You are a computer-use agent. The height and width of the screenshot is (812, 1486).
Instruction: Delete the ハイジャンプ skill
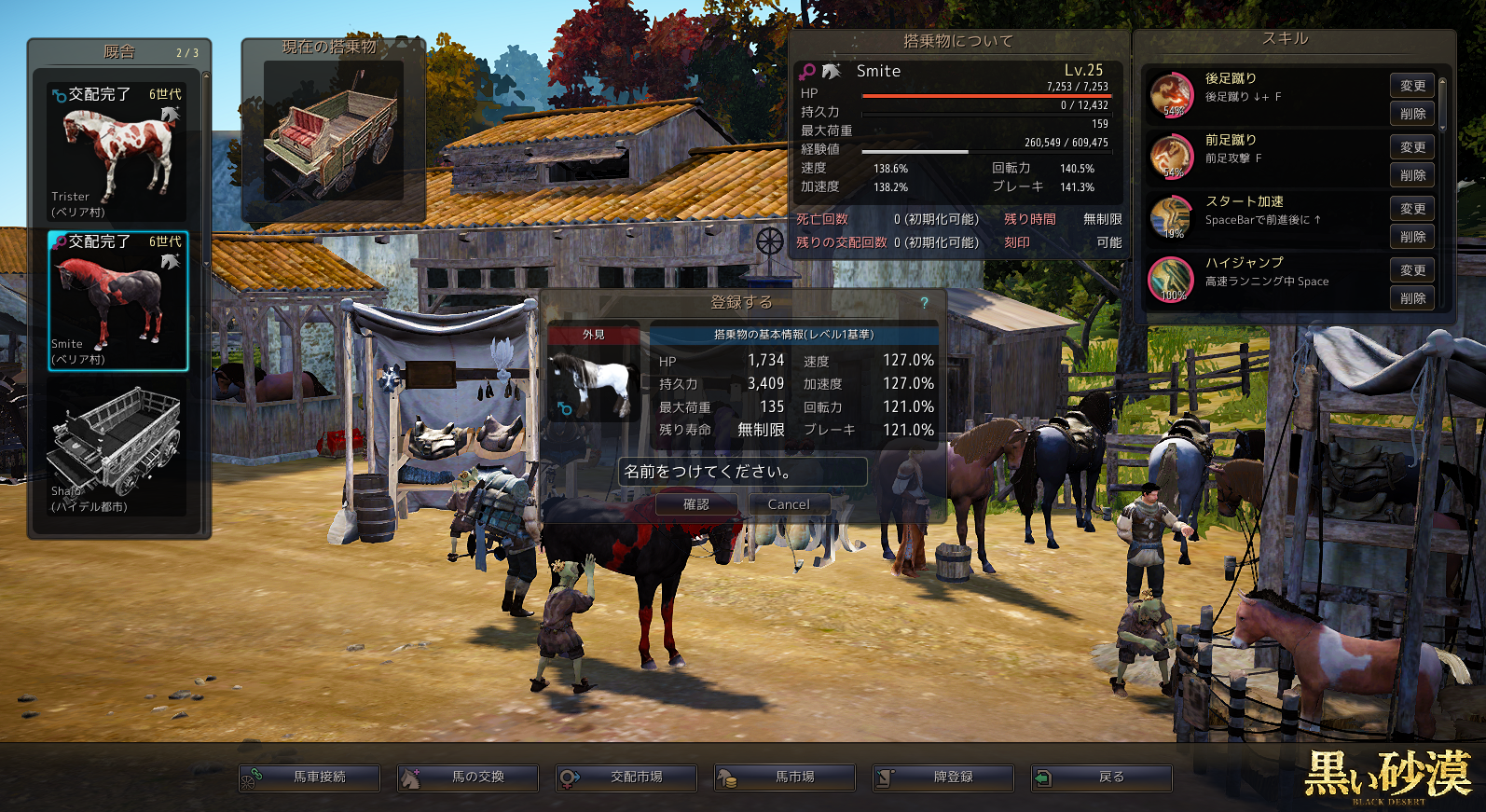(1412, 298)
